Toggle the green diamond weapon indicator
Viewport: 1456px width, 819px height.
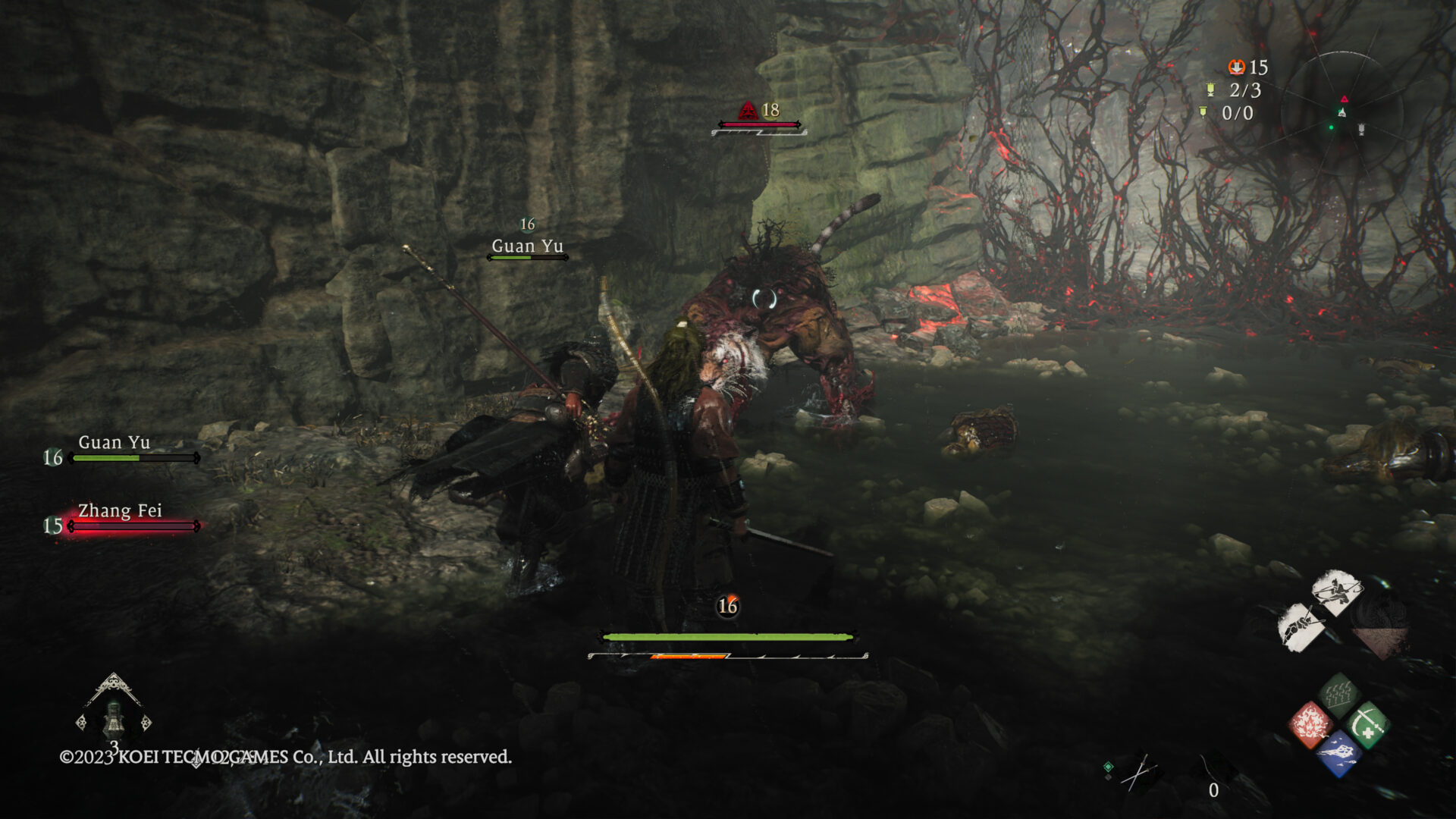click(x=1108, y=767)
